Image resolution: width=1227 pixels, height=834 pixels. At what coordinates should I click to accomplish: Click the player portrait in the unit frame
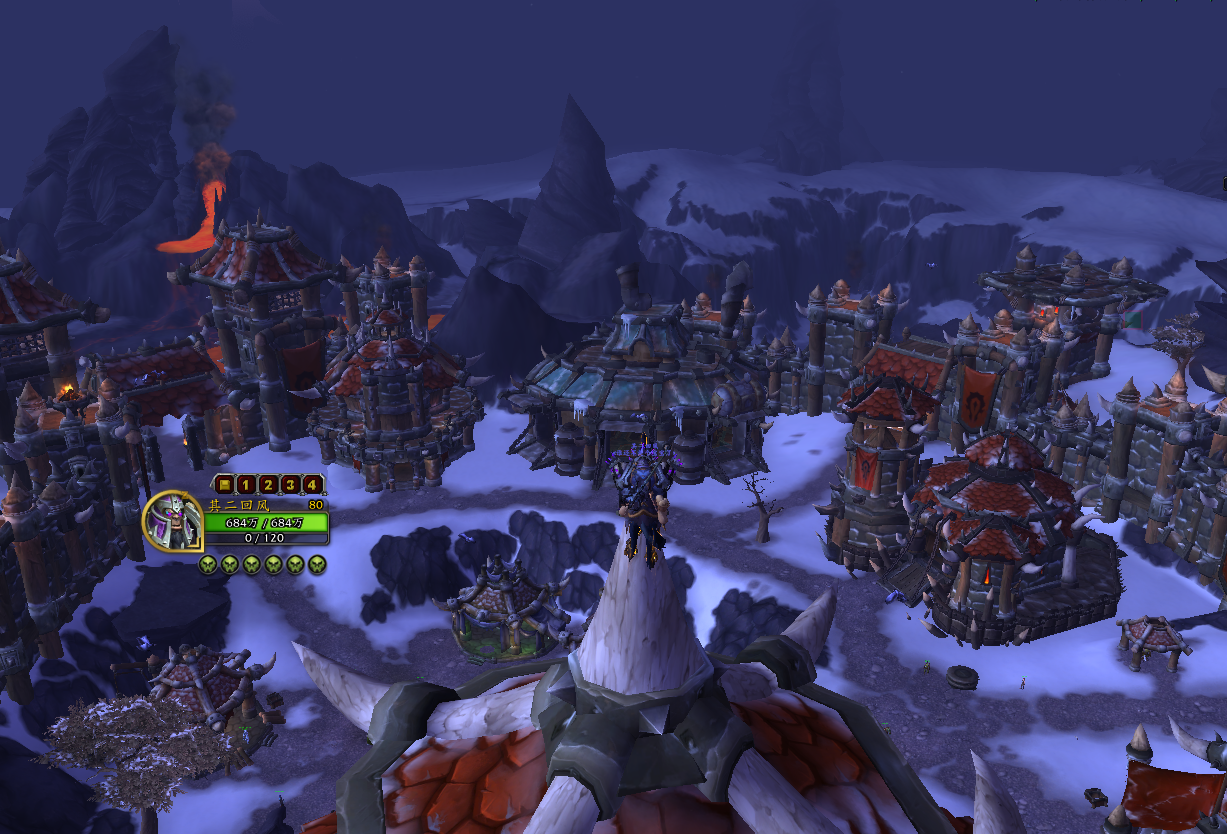click(173, 521)
